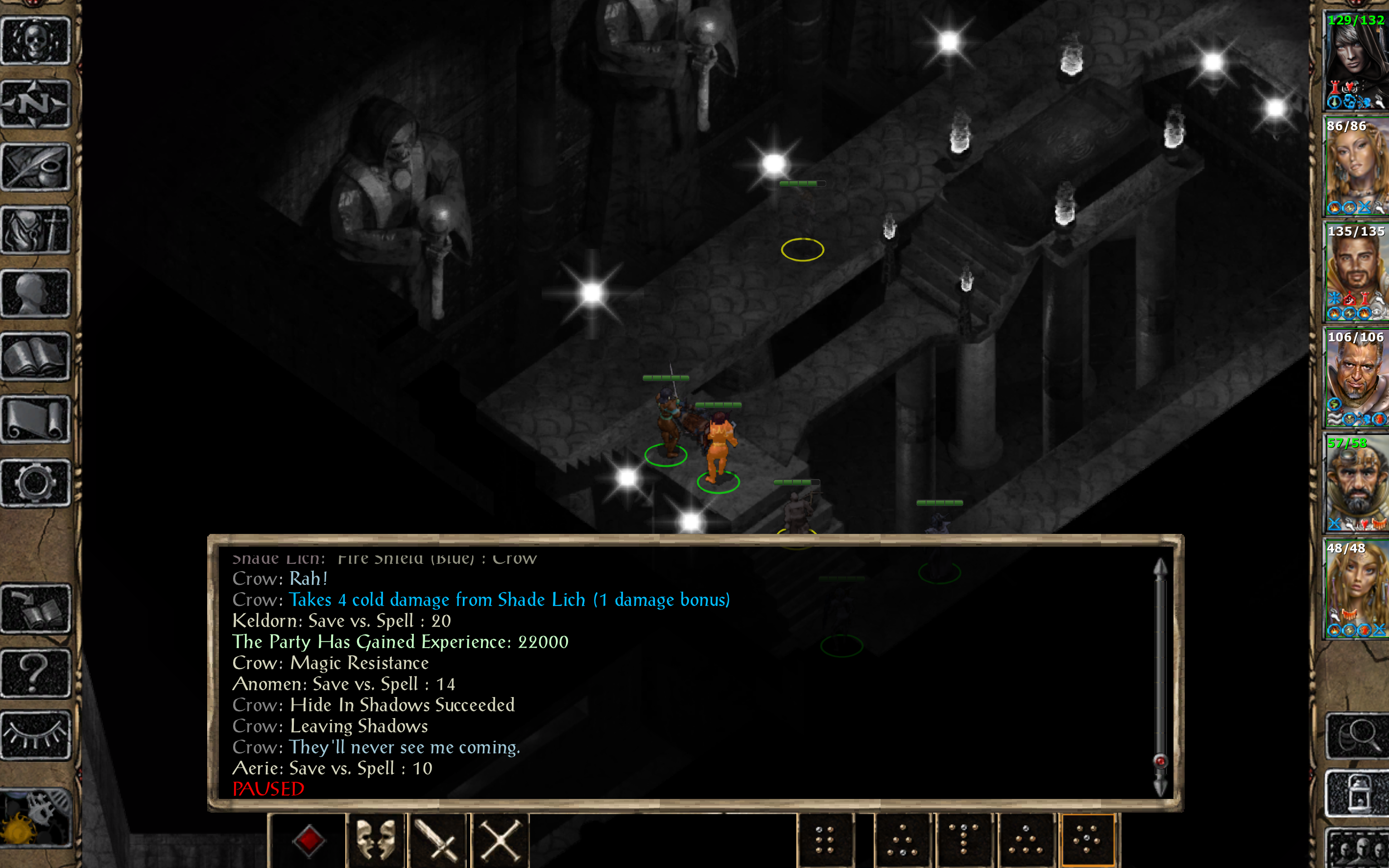Select the dark-haired hooded portrait with 129/132

(1356, 61)
